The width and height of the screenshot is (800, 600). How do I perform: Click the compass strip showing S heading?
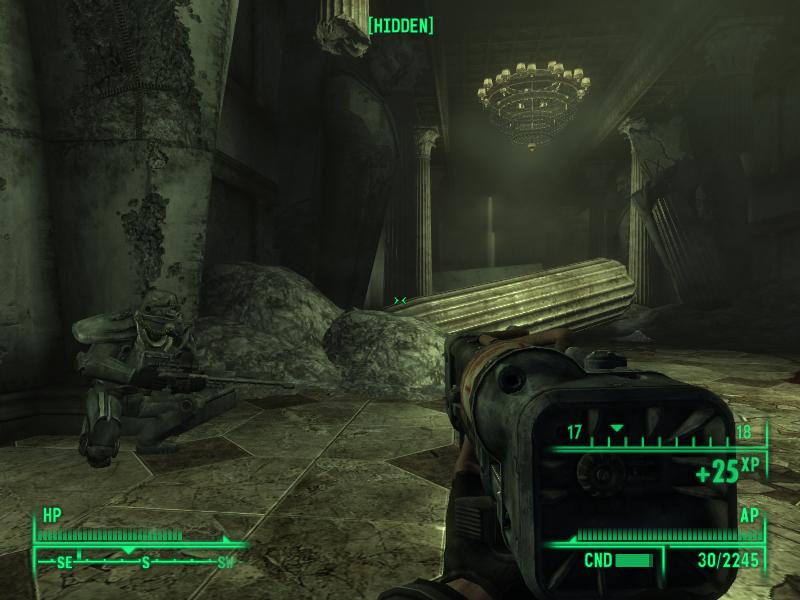pyautogui.click(x=140, y=562)
